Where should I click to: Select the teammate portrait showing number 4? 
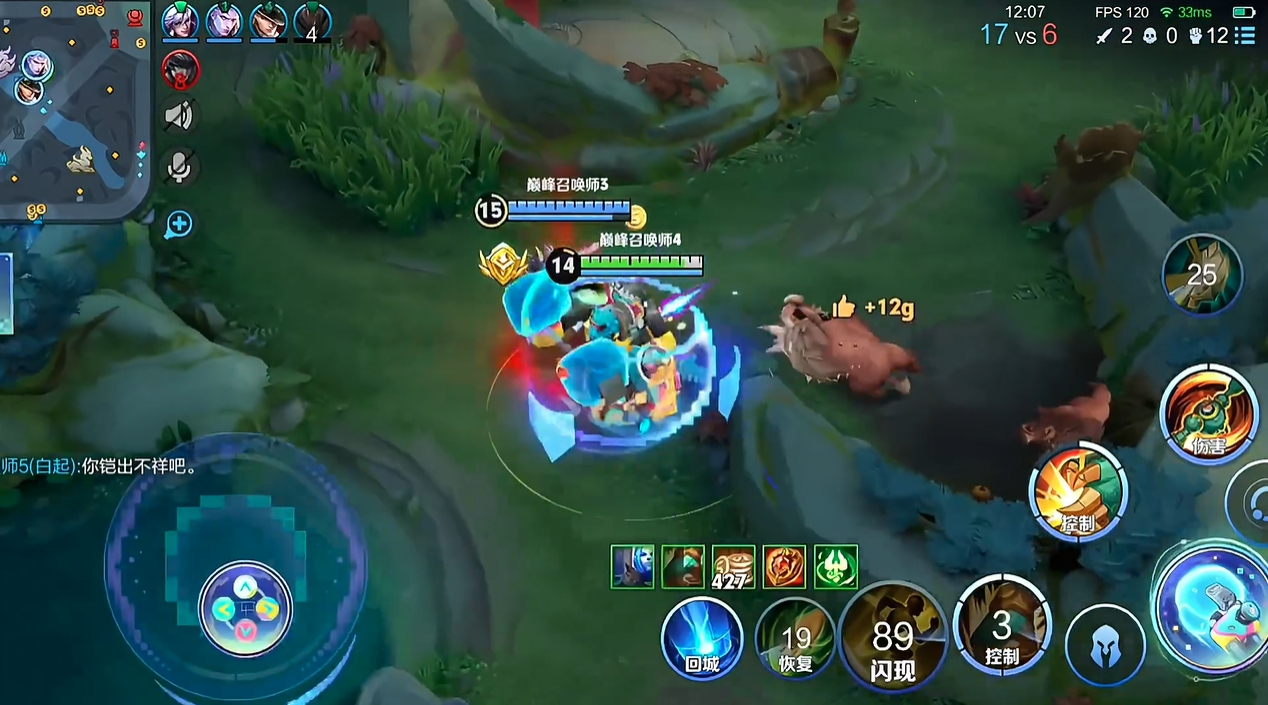click(312, 20)
